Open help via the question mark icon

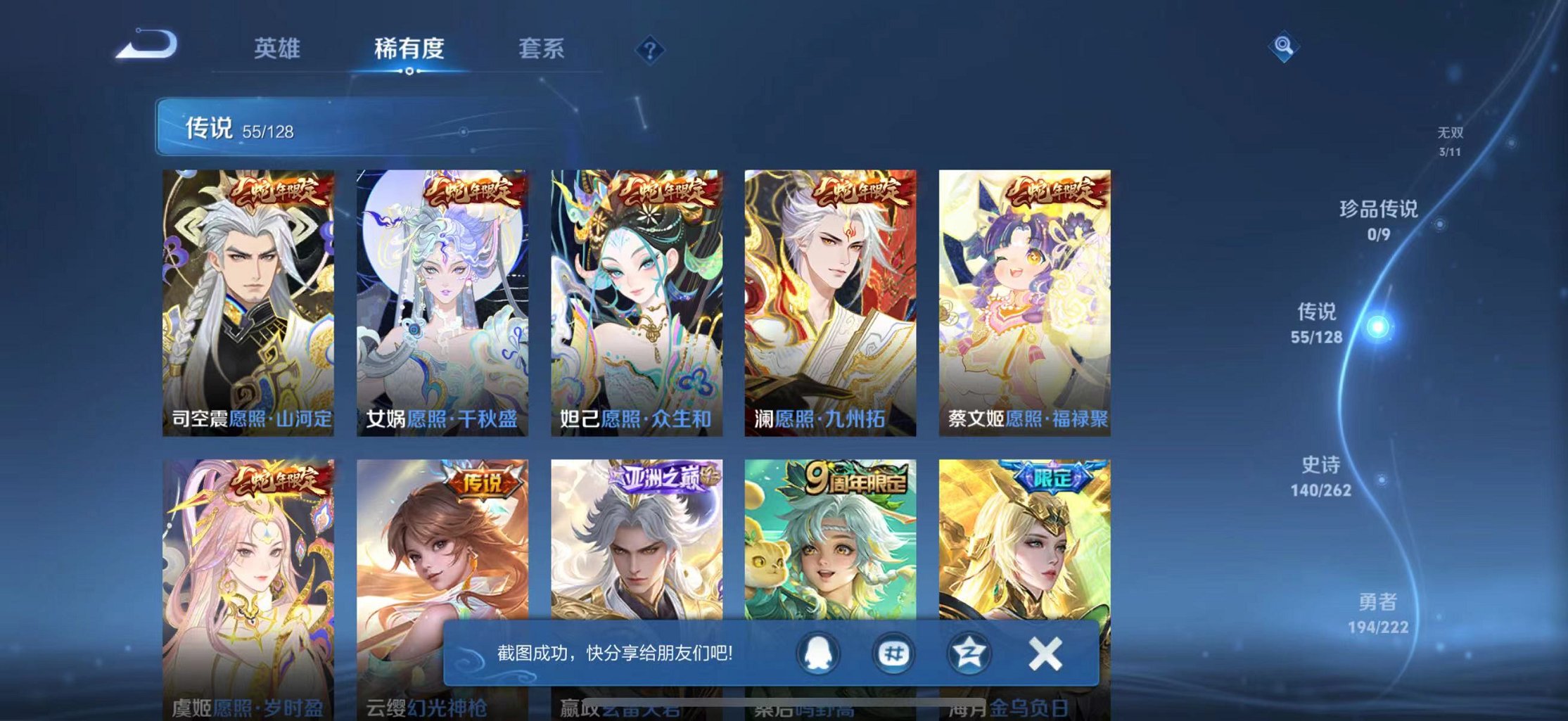[x=651, y=49]
